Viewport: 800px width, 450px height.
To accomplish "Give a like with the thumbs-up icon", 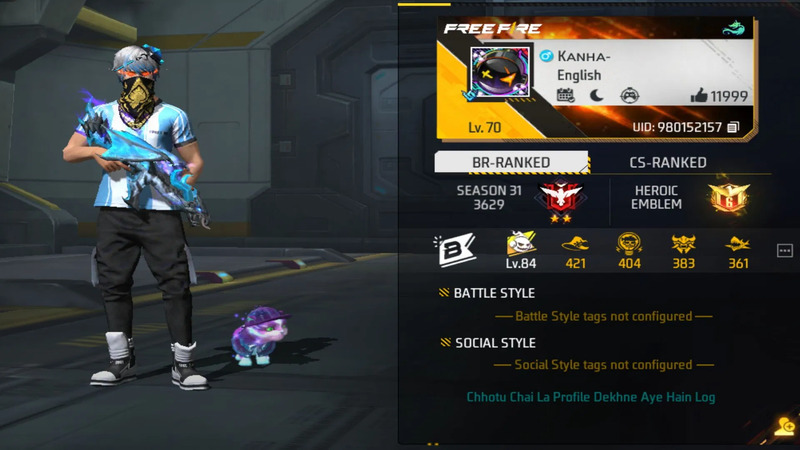I will pyautogui.click(x=699, y=96).
